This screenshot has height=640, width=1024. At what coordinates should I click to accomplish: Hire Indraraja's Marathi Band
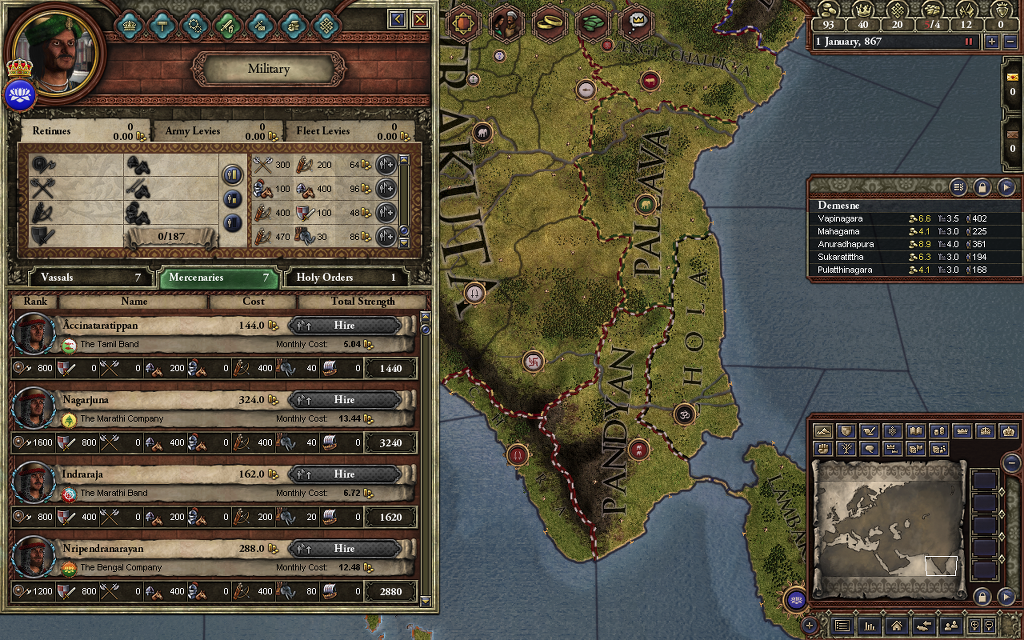coord(345,474)
